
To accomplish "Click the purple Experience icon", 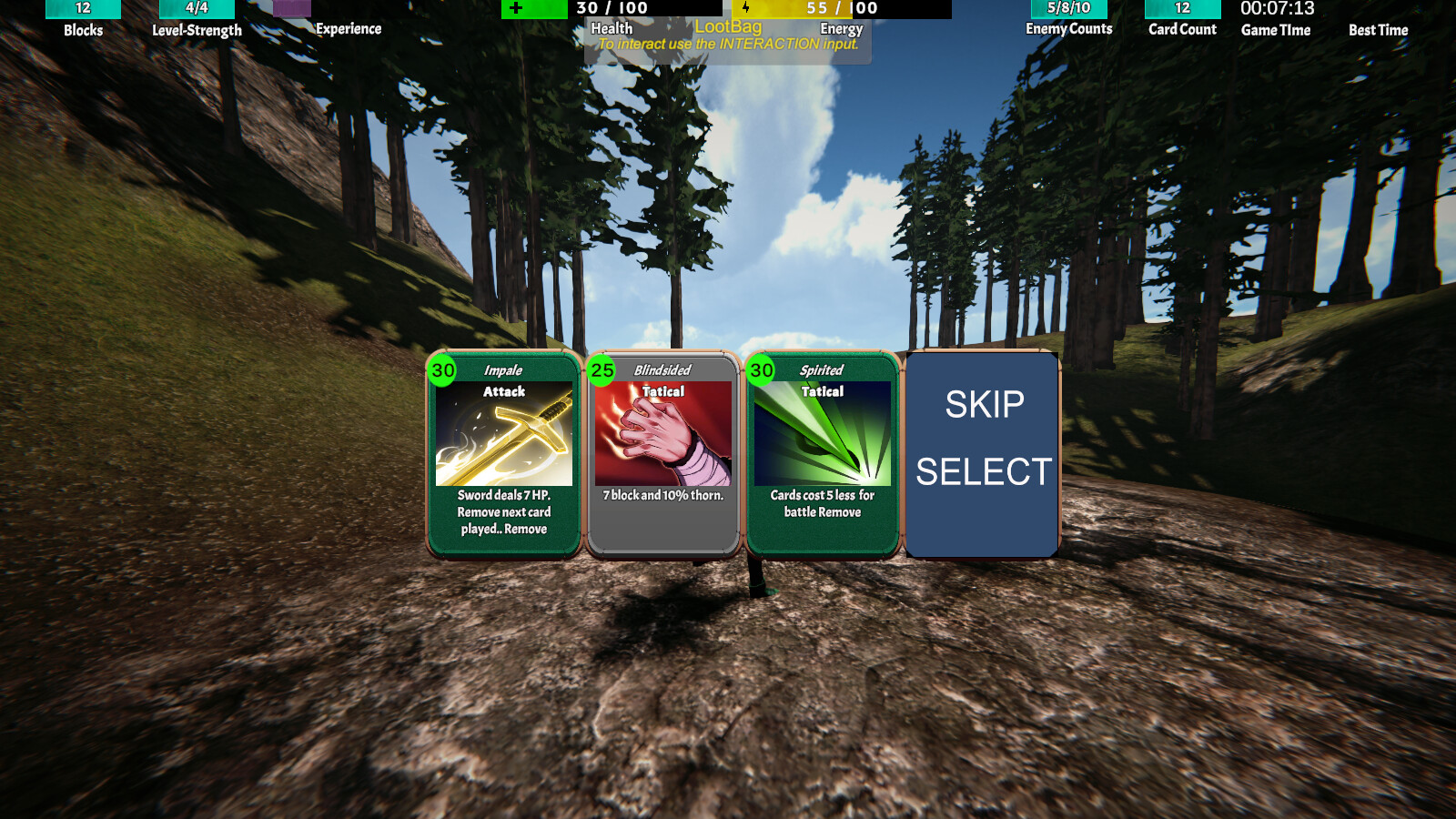I will (x=293, y=9).
